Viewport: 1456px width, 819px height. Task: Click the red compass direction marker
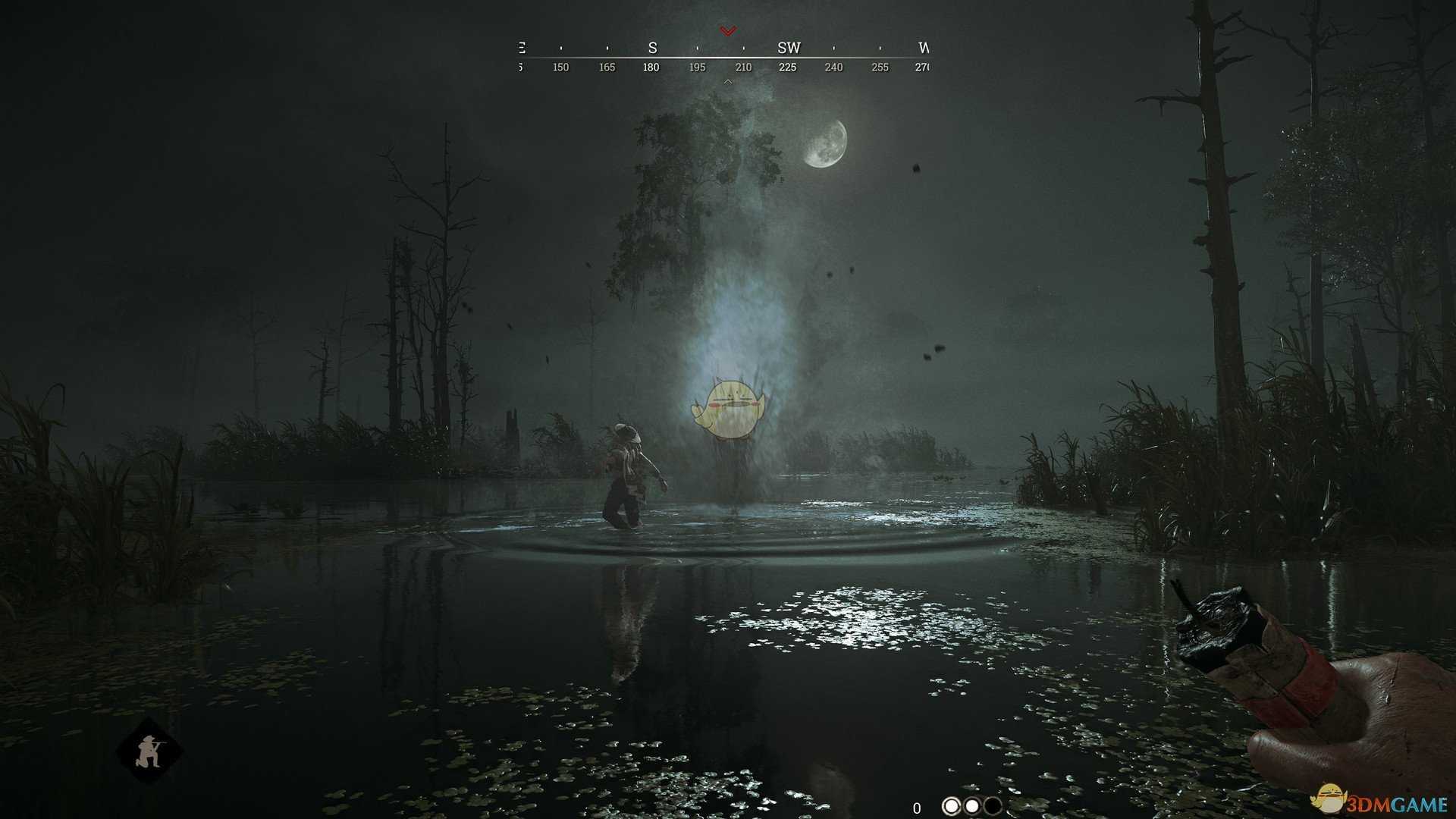(728, 31)
